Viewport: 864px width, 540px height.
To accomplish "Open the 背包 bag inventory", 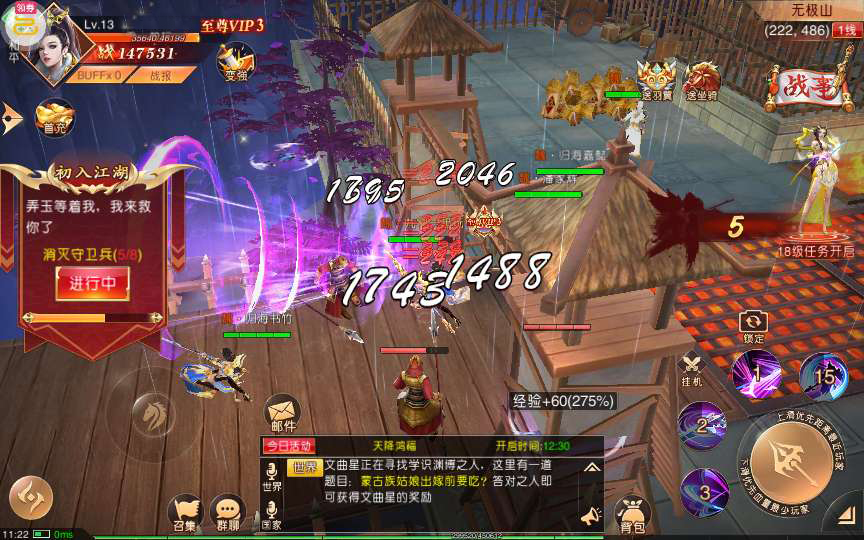I will pyautogui.click(x=631, y=512).
